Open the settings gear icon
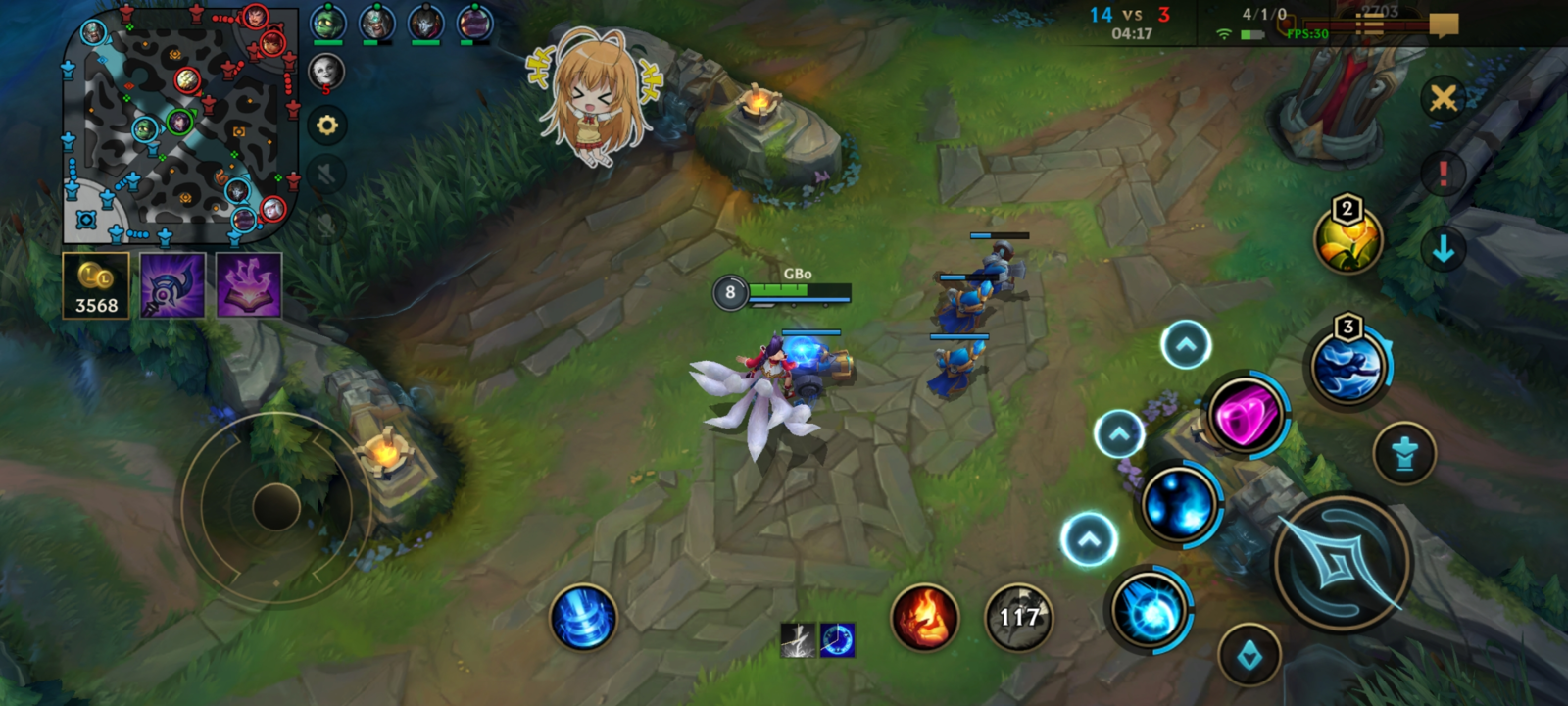 coord(326,125)
